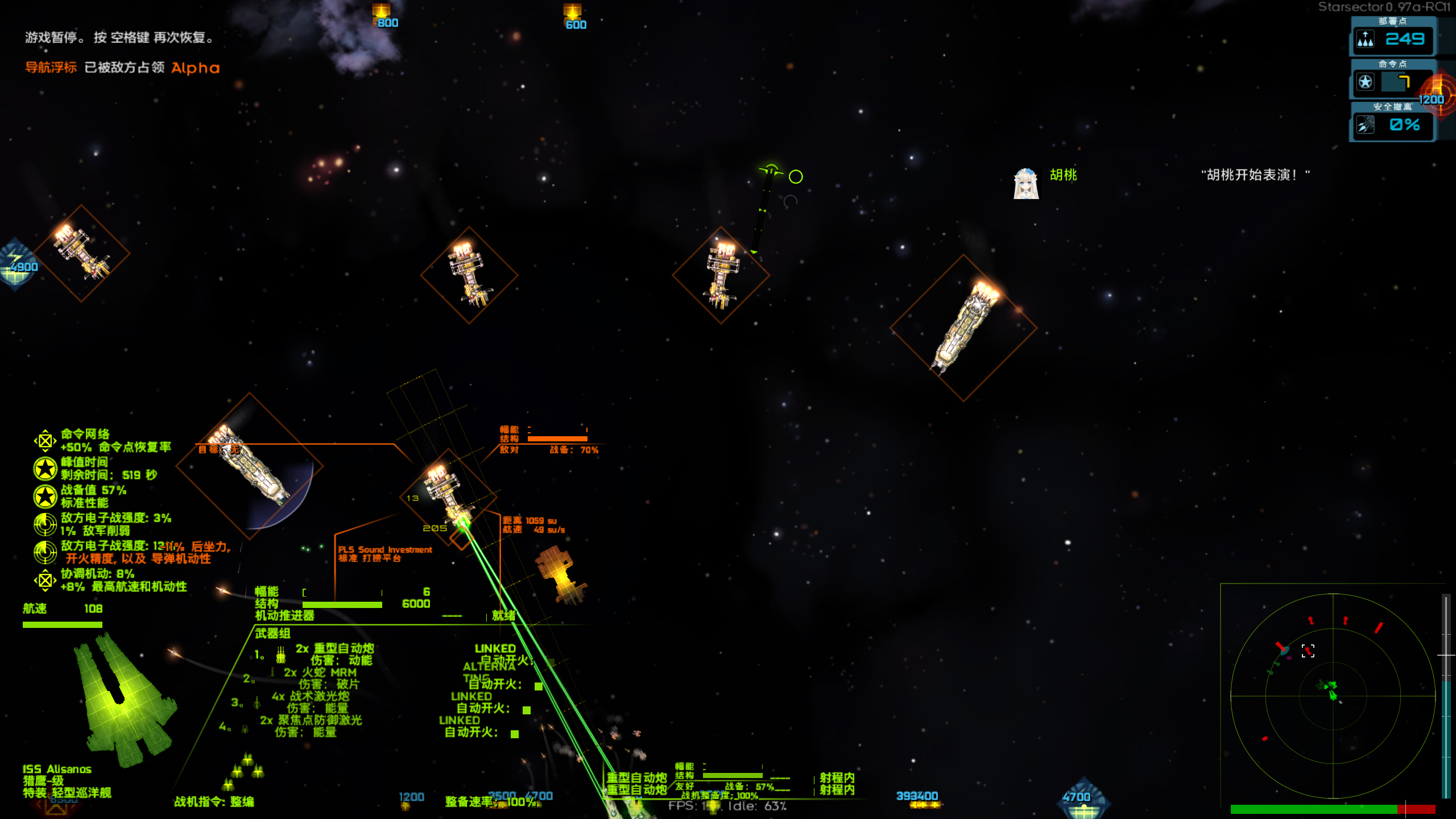Click the green ISS Alisanos ship display
Image resolution: width=1456 pixels, height=819 pixels.
125,702
